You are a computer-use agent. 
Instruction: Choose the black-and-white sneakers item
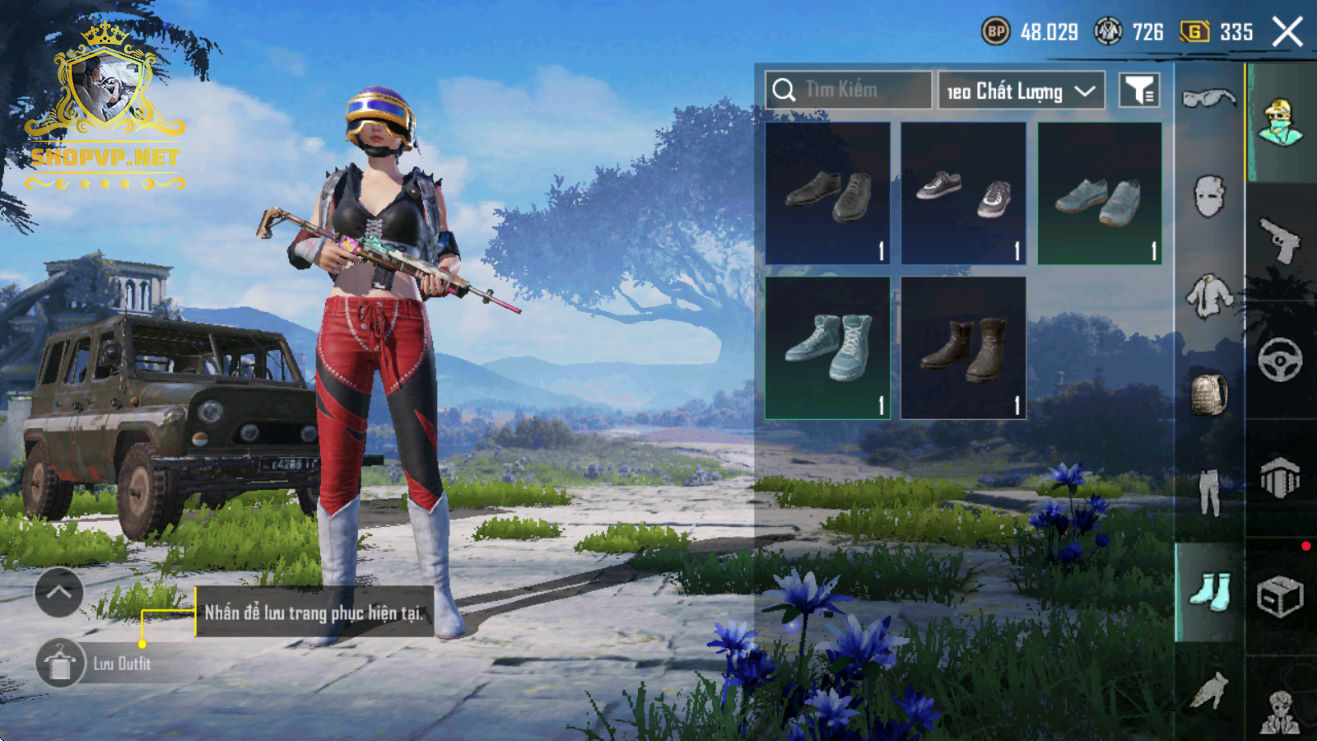tap(963, 193)
